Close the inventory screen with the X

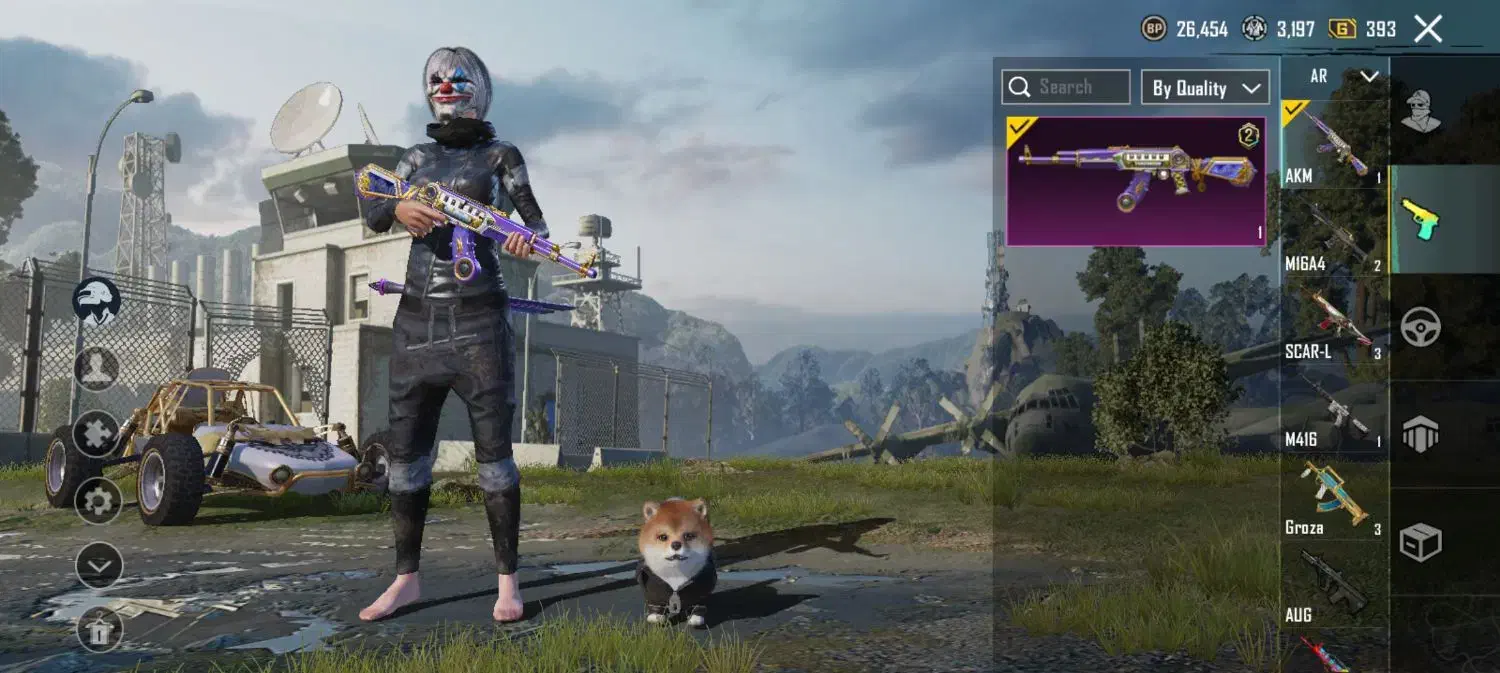pos(1428,29)
